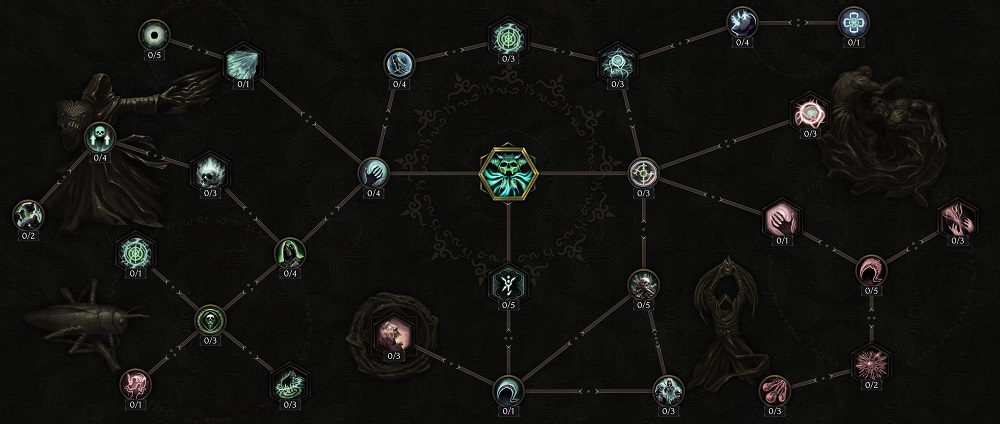Allocate a point to the white skull node
Screen dimensions: 1000x424
pyautogui.click(x=100, y=135)
